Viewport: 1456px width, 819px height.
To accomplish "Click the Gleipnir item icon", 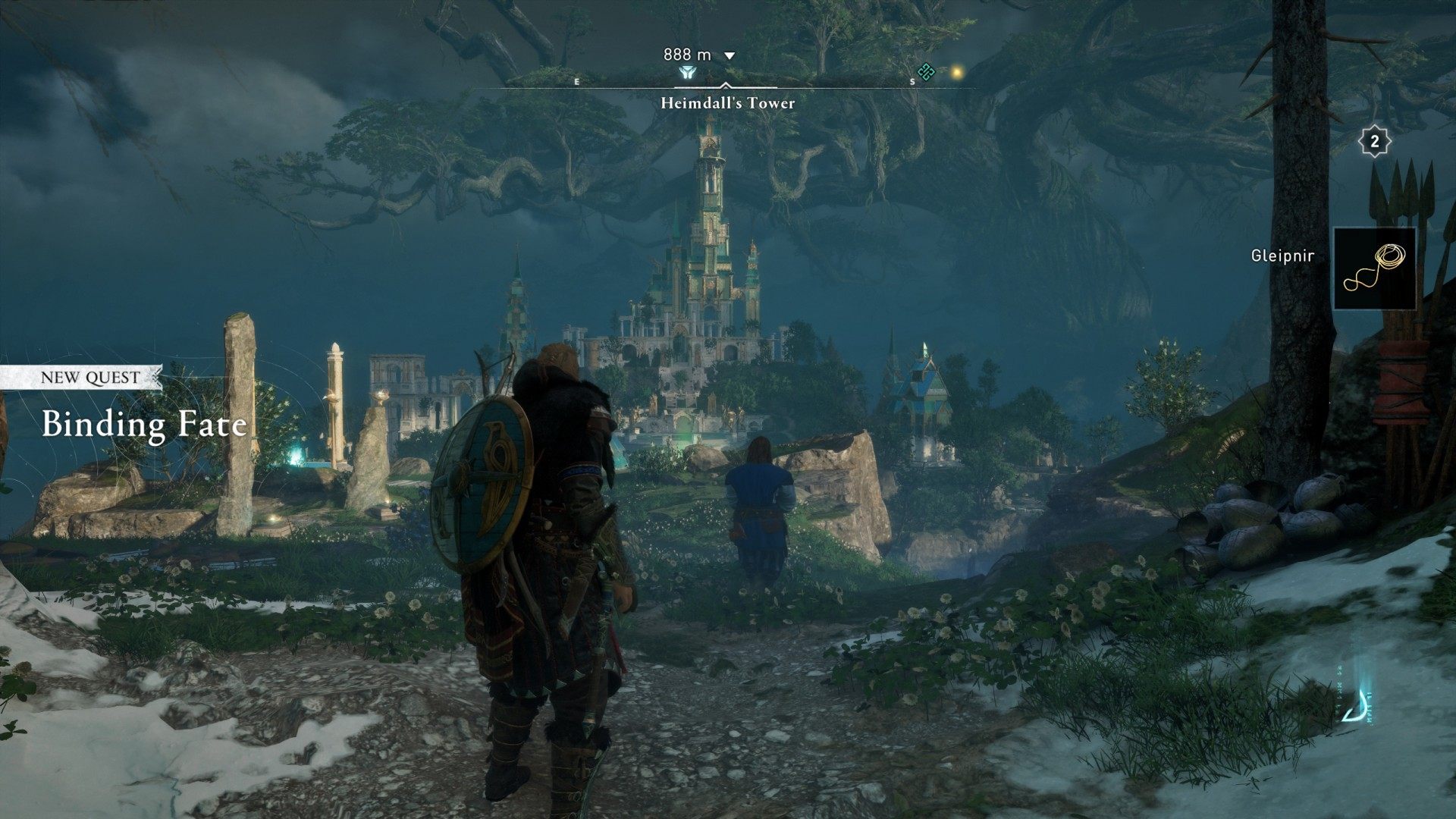I will click(1374, 268).
